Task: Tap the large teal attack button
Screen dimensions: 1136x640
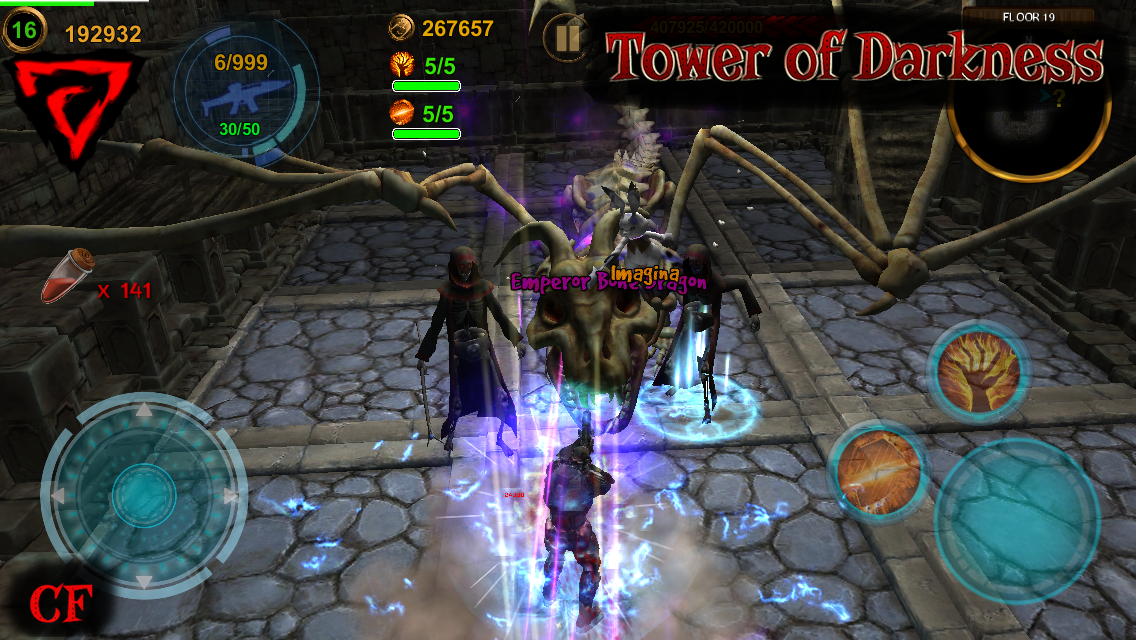Action: pos(1016,515)
